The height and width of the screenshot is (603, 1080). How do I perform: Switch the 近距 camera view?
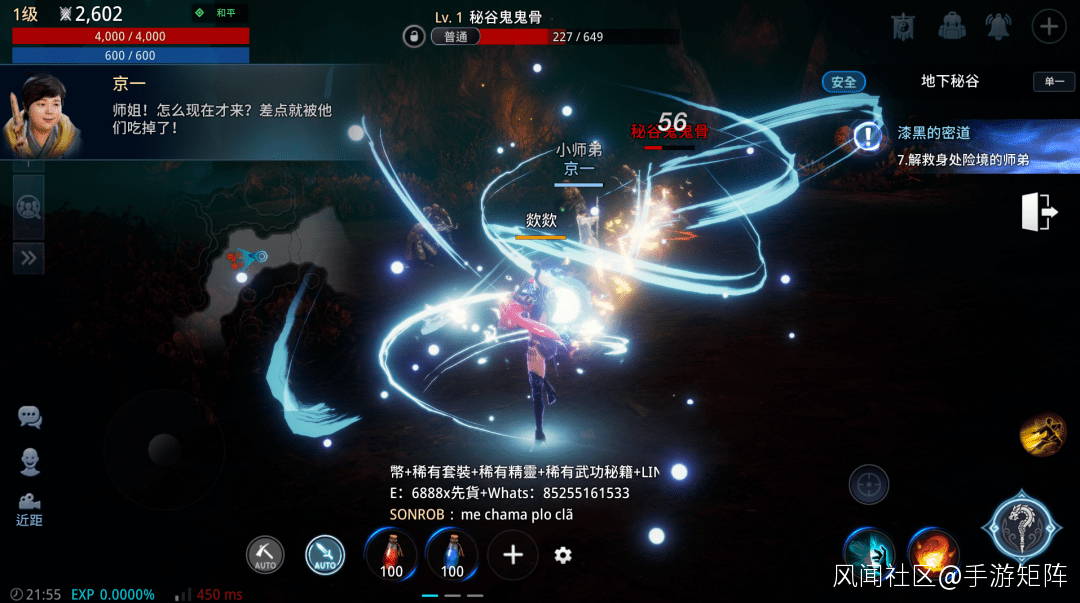30,508
